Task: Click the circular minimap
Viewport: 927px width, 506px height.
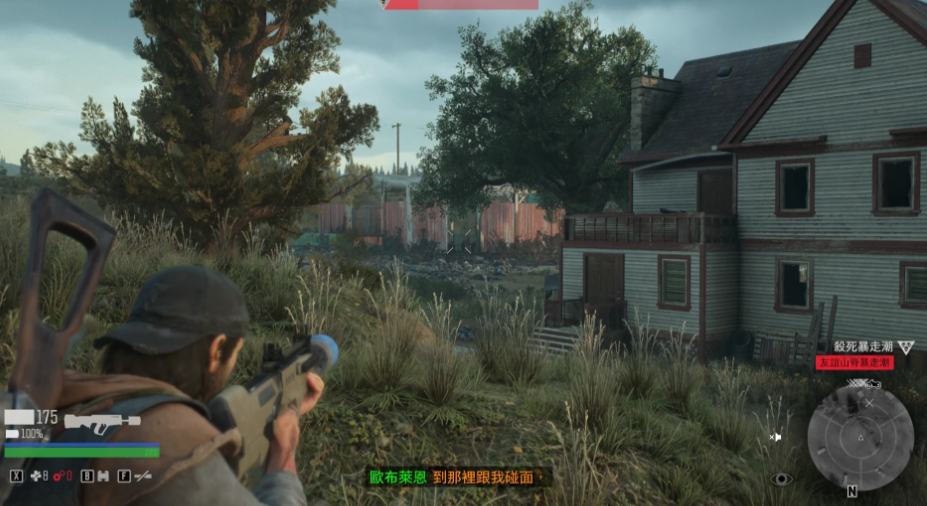Action: [x=860, y=437]
